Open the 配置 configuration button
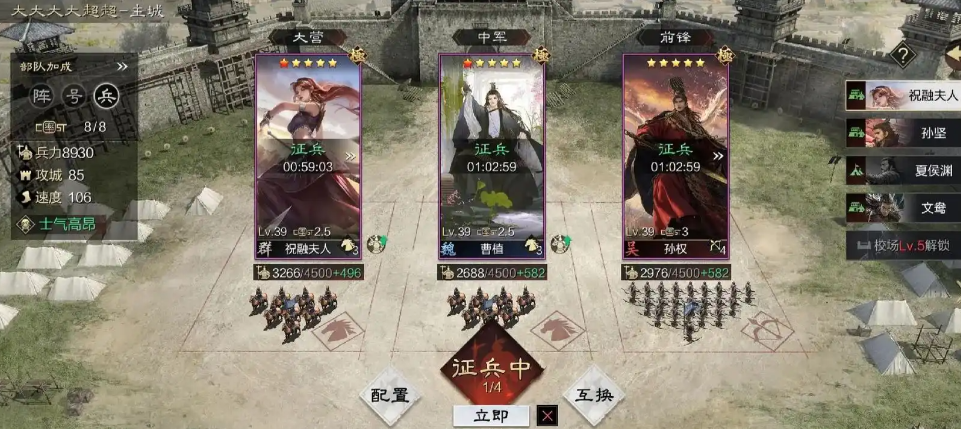The width and height of the screenshot is (961, 429). coord(390,395)
